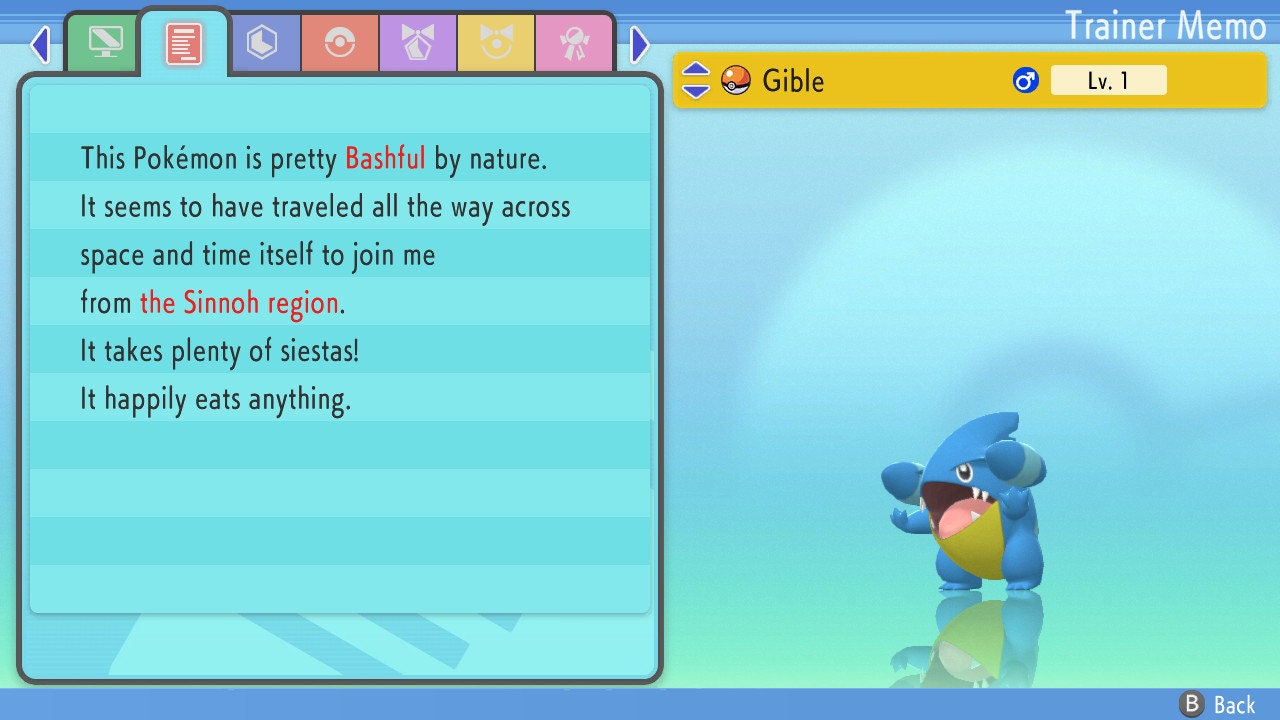Open the pink ribbon medal tab

574,42
